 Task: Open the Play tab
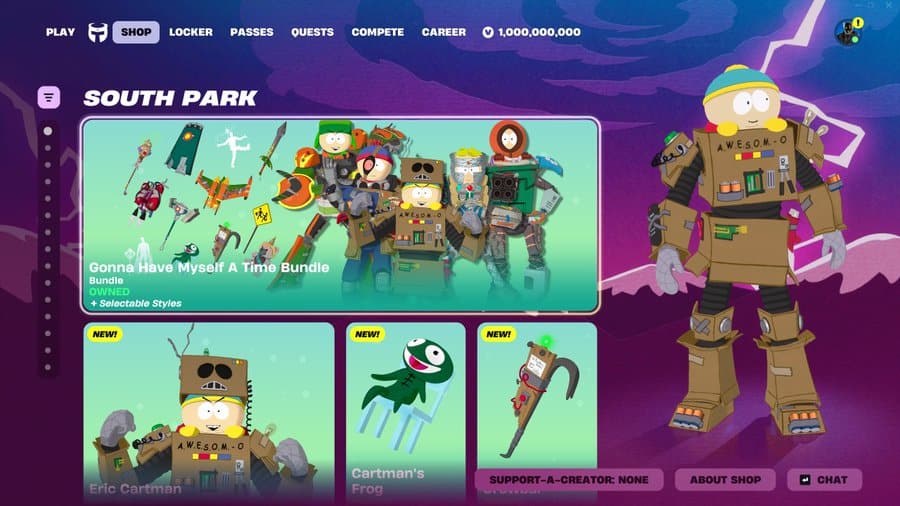click(60, 32)
